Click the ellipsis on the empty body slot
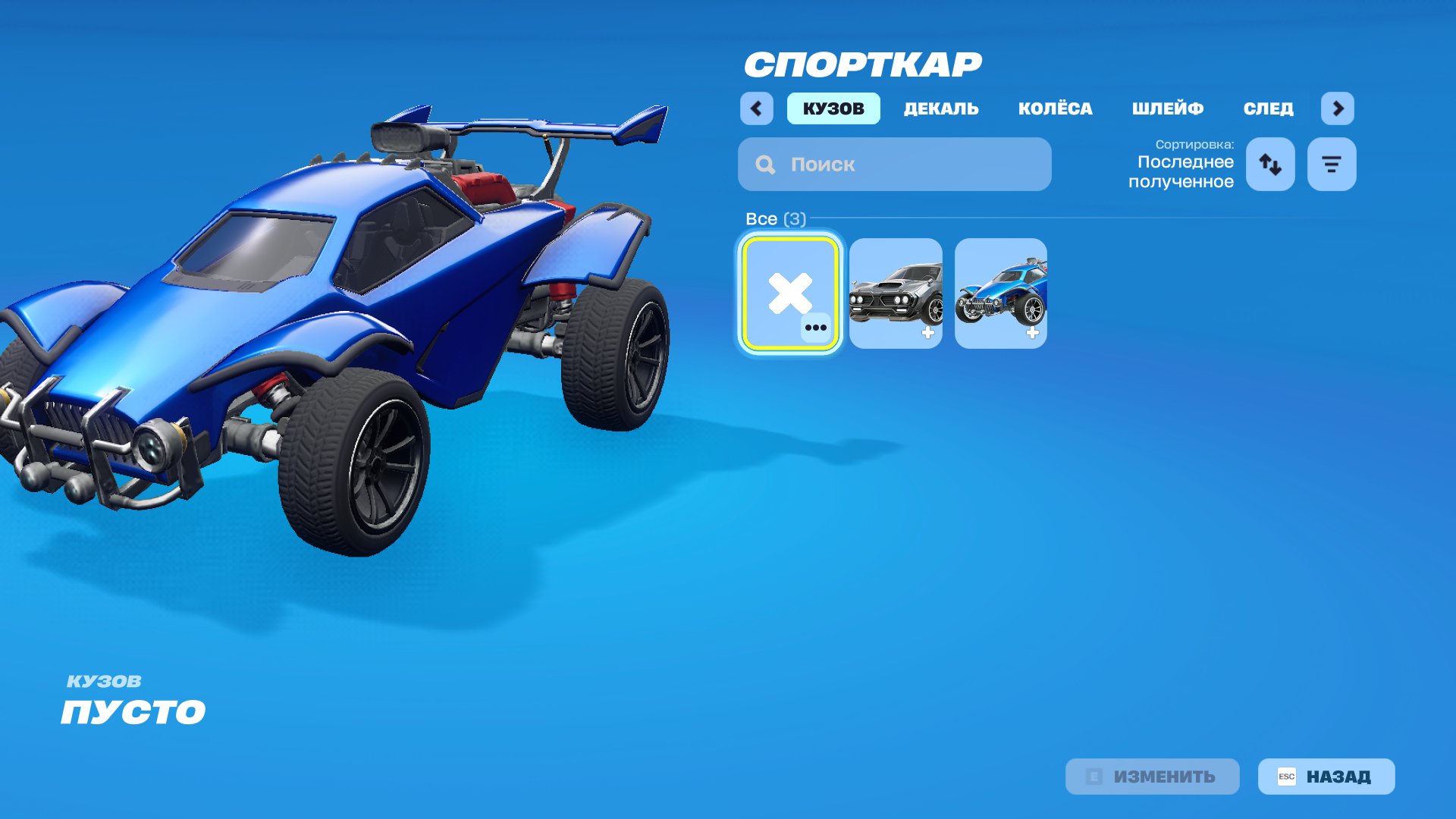This screenshot has height=819, width=1456. tap(816, 329)
